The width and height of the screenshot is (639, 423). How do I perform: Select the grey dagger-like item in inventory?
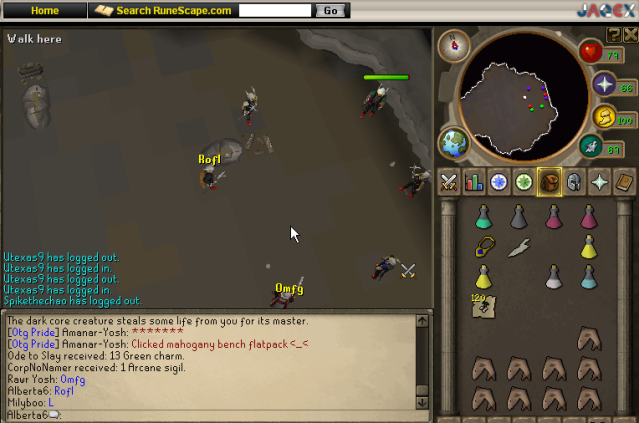(x=518, y=247)
